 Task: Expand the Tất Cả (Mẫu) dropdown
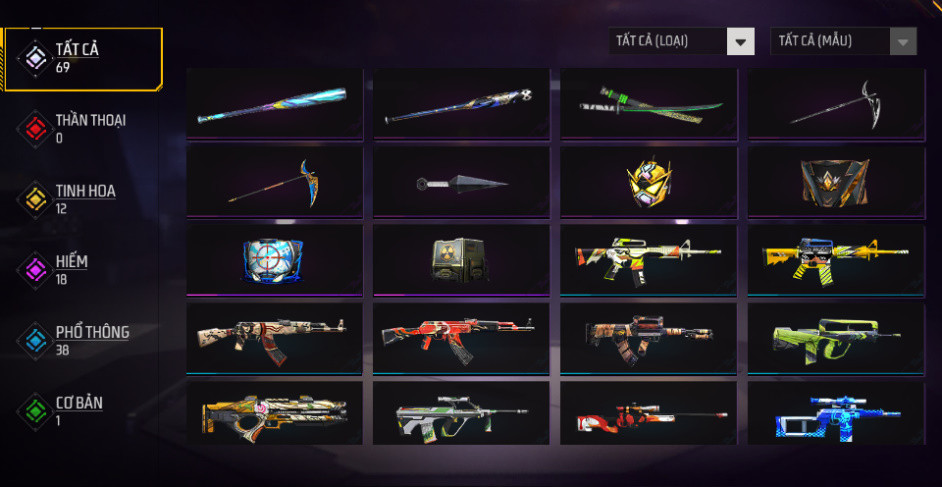coord(843,41)
